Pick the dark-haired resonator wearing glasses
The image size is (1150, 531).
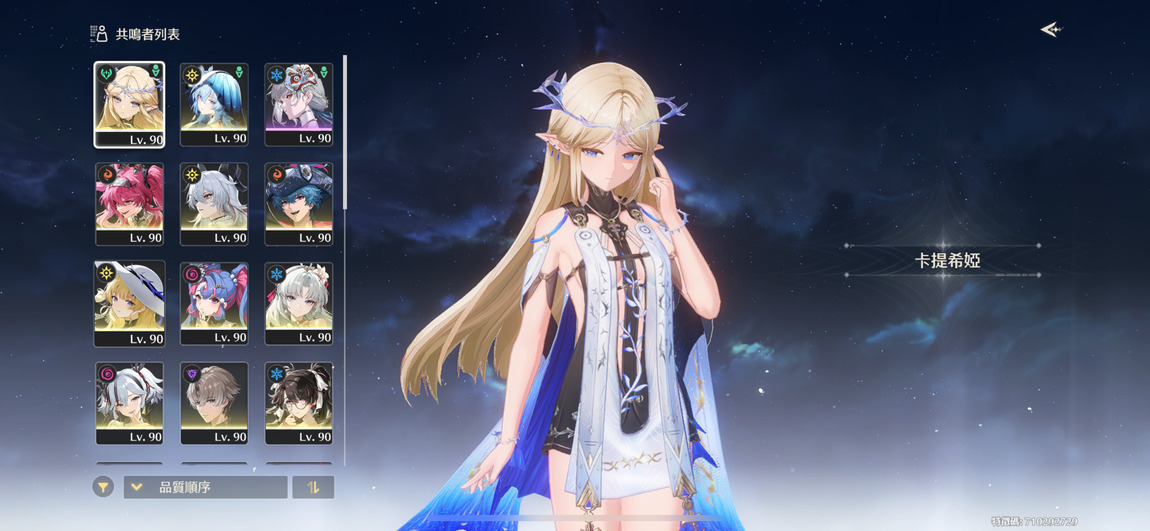pos(299,403)
